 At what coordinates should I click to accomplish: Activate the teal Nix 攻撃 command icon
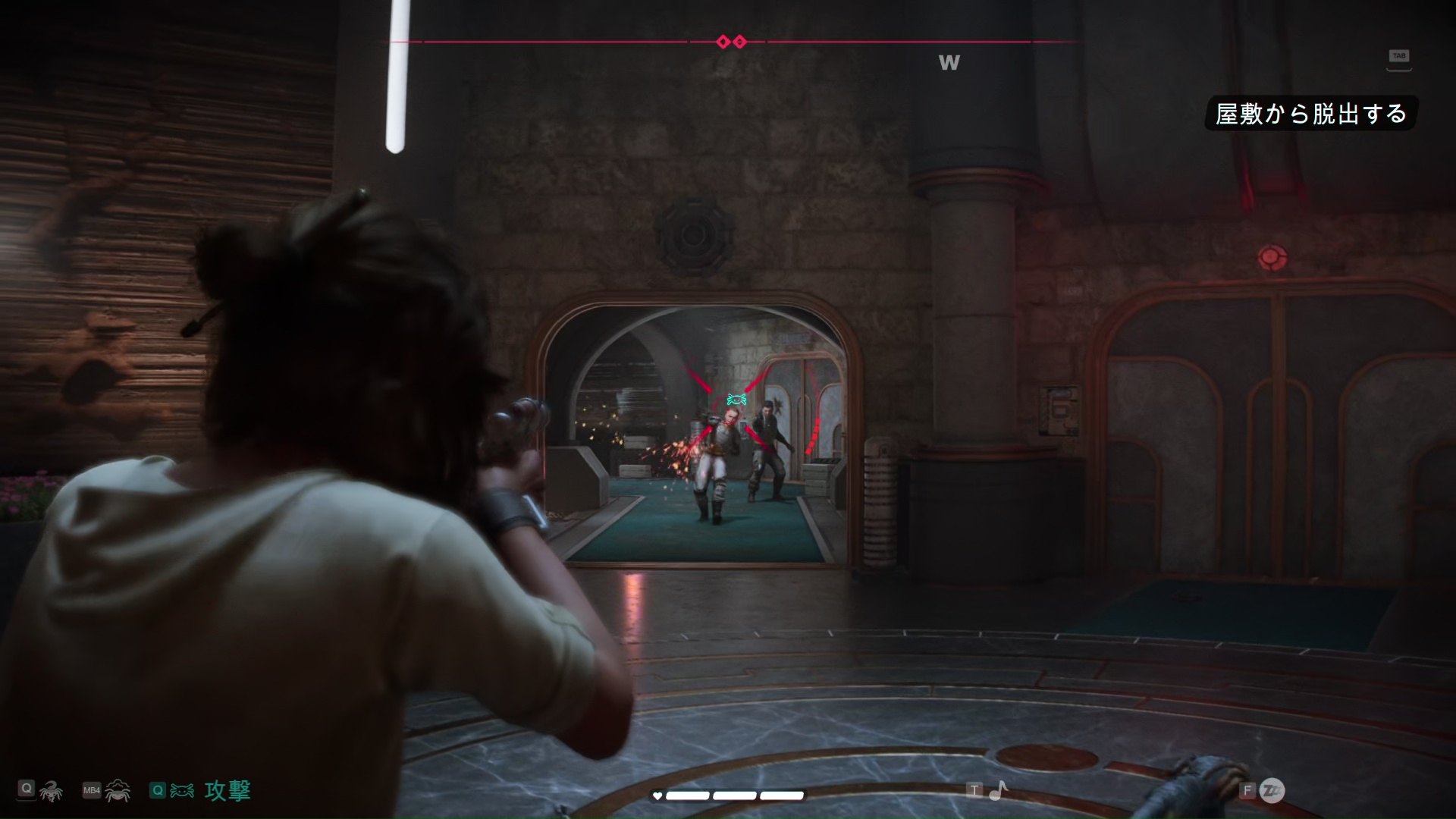(x=182, y=791)
